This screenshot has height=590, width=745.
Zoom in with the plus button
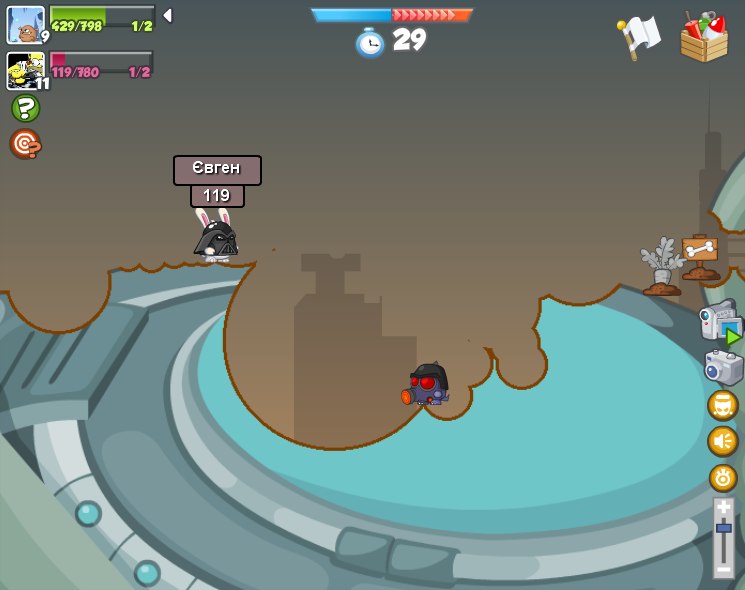723,508
